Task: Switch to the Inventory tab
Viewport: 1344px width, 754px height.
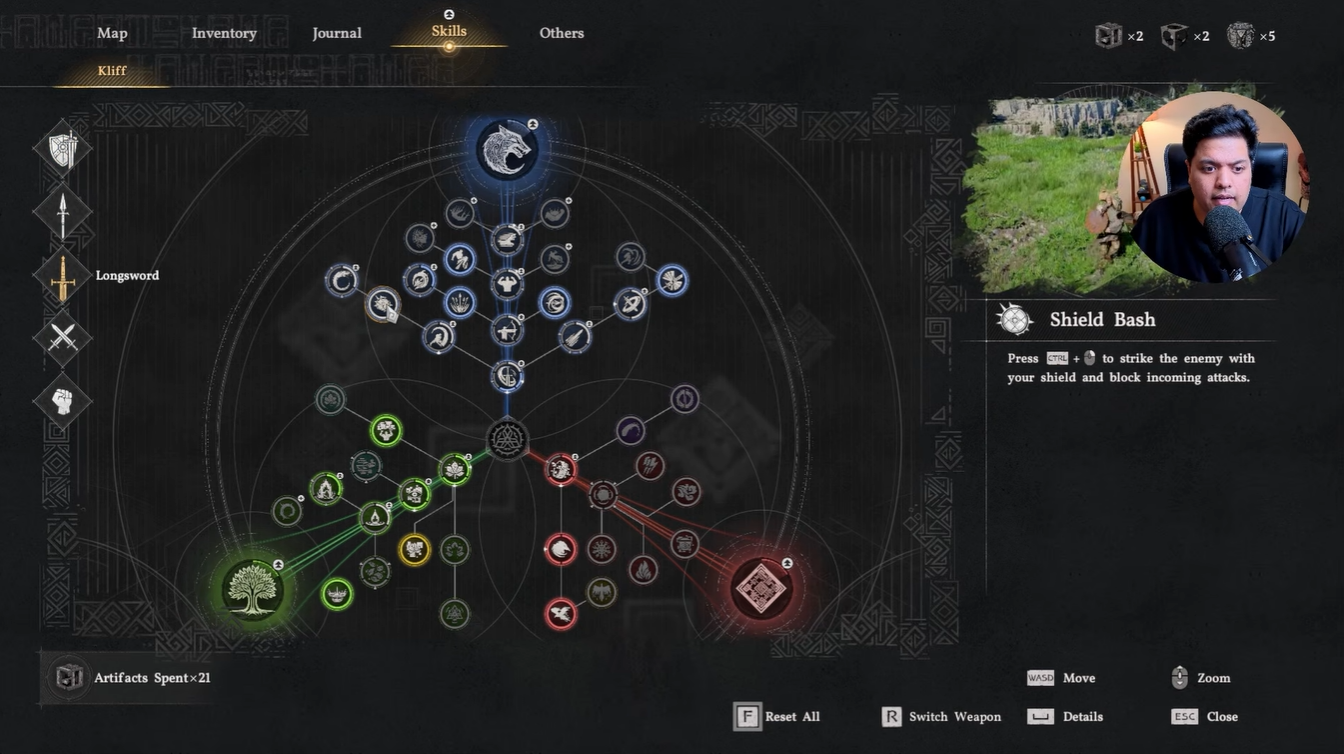Action: (x=224, y=32)
